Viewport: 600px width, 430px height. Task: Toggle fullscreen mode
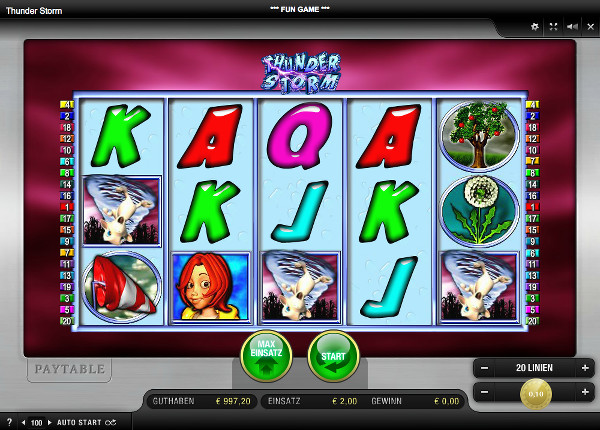point(553,27)
